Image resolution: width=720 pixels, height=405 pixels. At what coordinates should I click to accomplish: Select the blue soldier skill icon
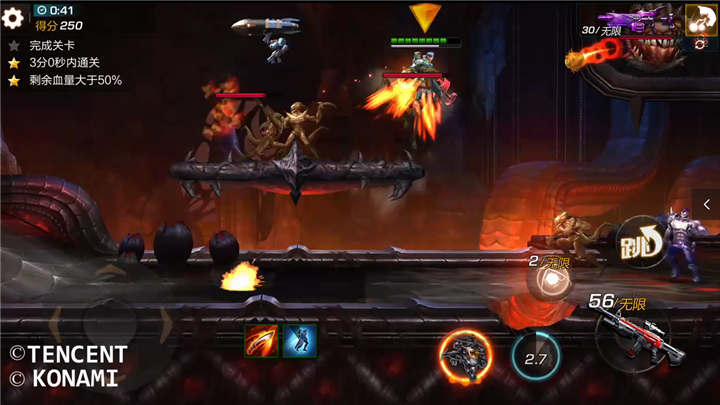click(298, 340)
